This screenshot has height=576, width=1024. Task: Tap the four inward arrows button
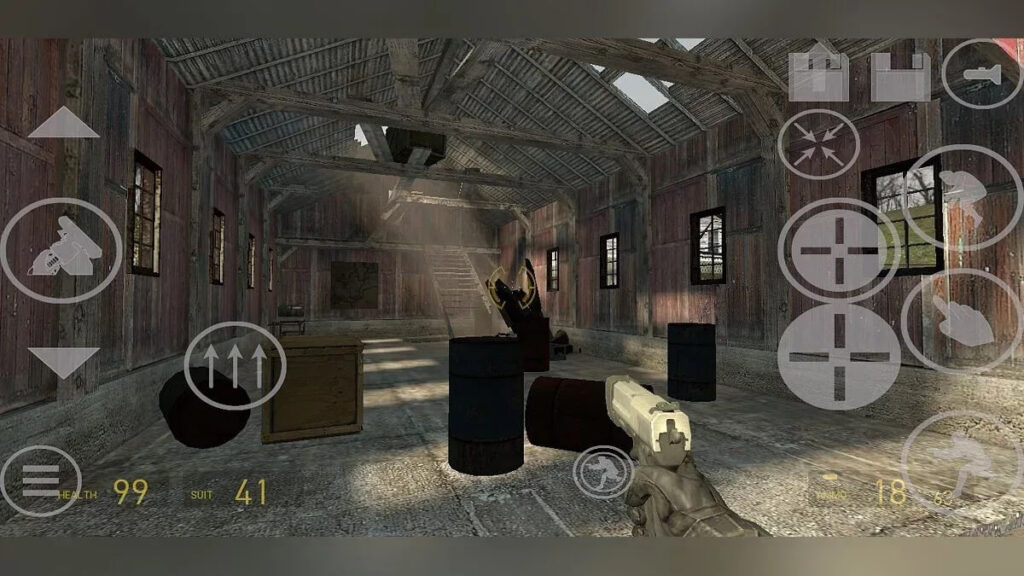(x=818, y=144)
